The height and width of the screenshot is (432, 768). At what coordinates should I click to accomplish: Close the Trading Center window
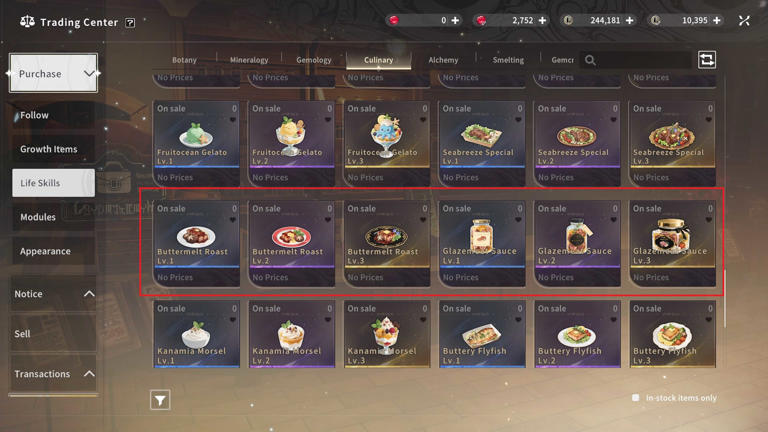744,20
